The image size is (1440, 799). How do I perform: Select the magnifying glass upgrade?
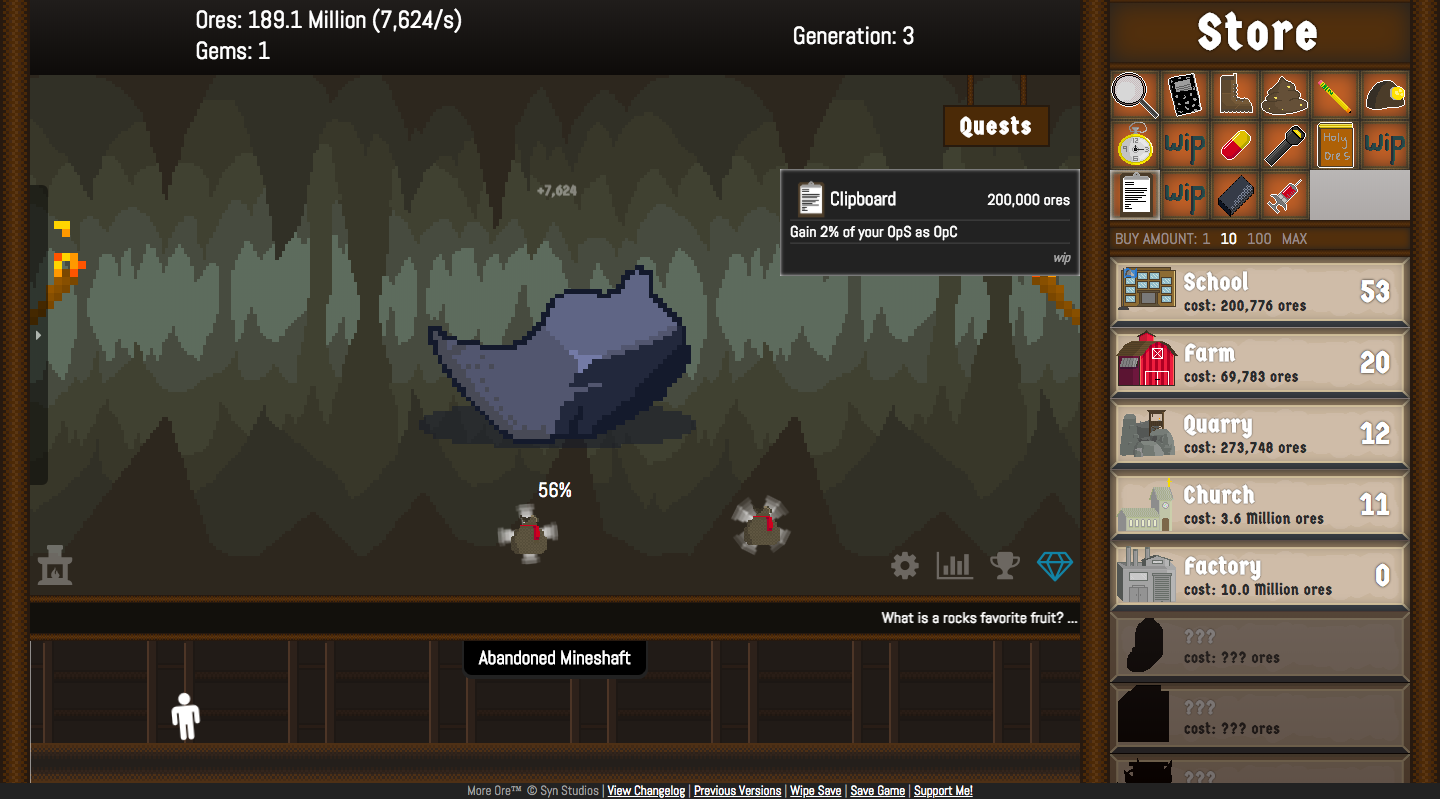click(1135, 95)
